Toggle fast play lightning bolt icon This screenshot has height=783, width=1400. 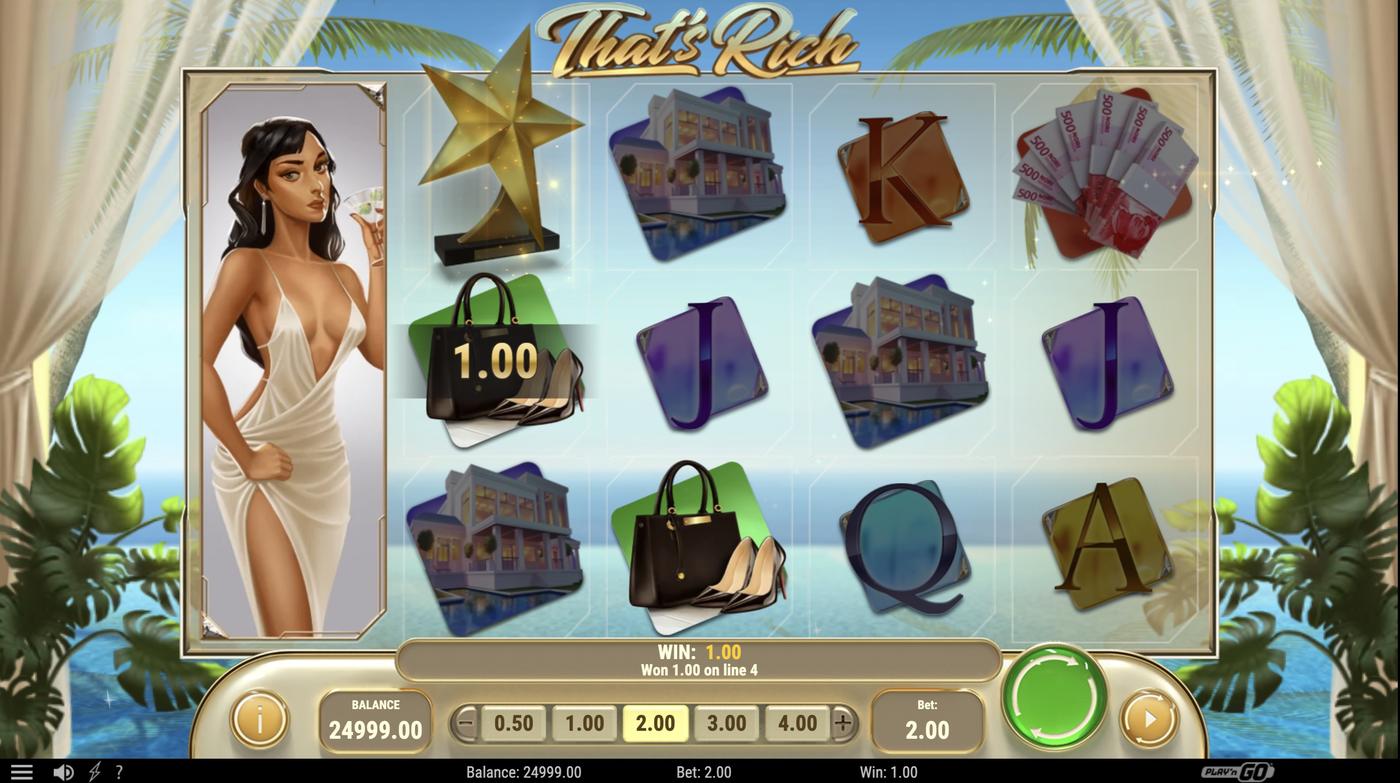[x=95, y=772]
